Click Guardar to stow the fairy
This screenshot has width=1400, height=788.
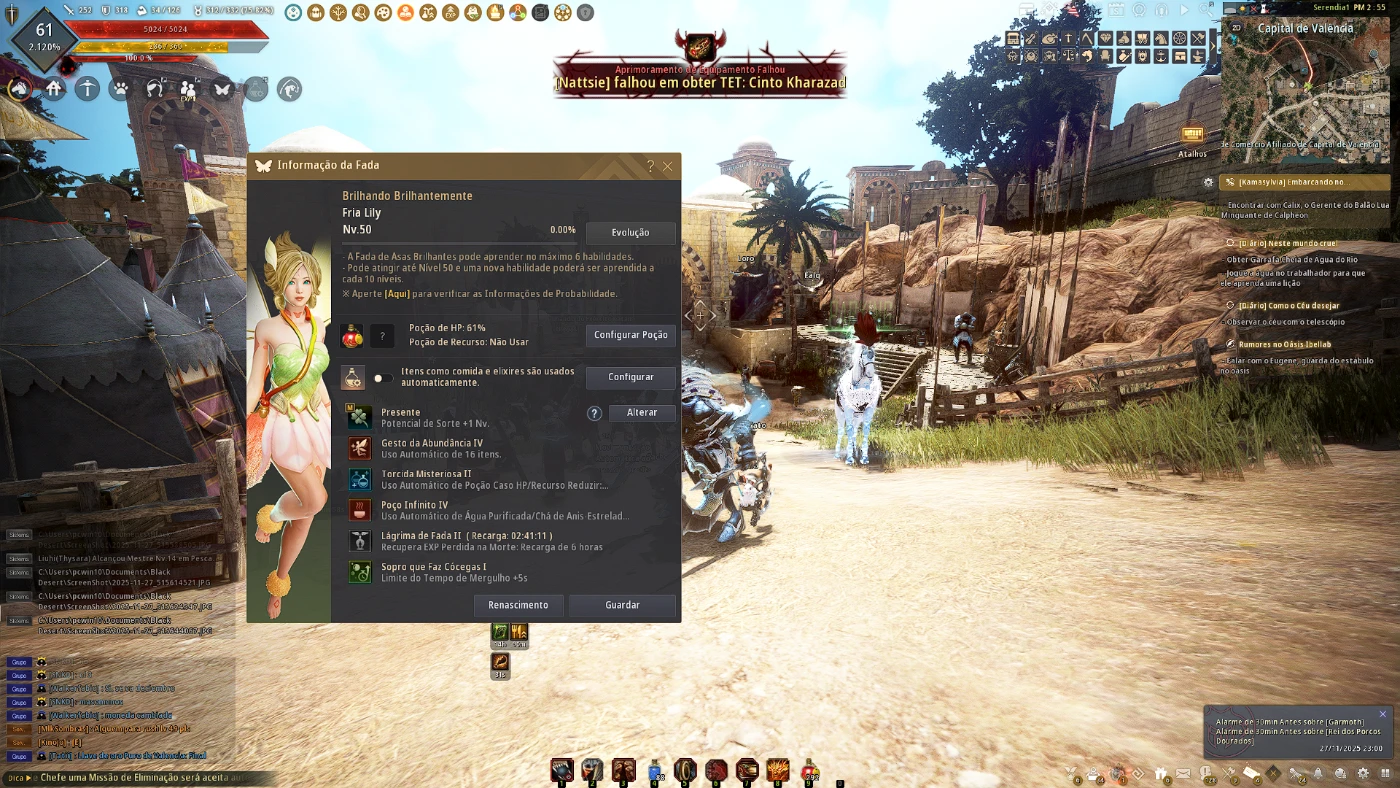tap(622, 605)
